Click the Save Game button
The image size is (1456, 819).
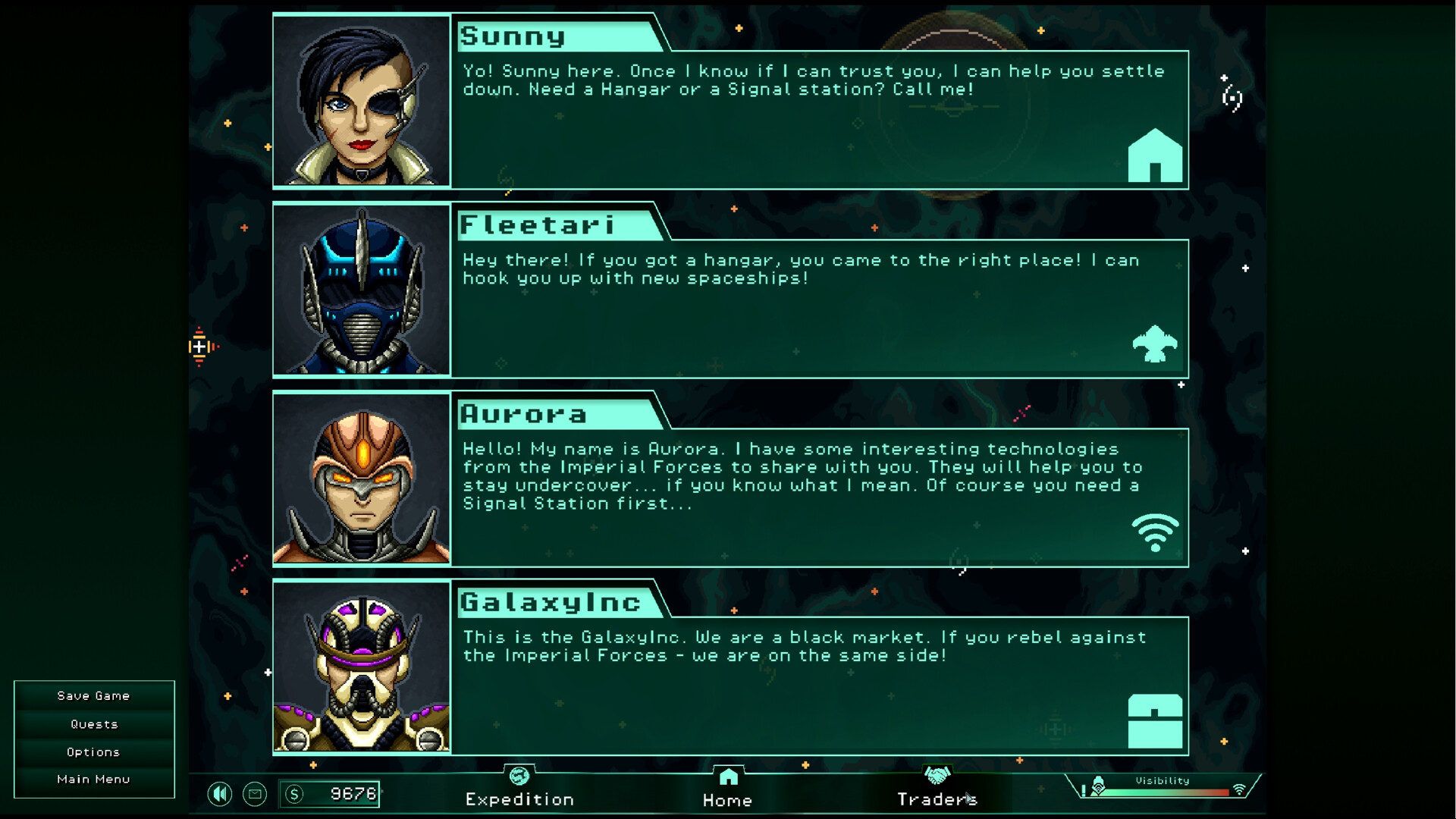pyautogui.click(x=93, y=695)
